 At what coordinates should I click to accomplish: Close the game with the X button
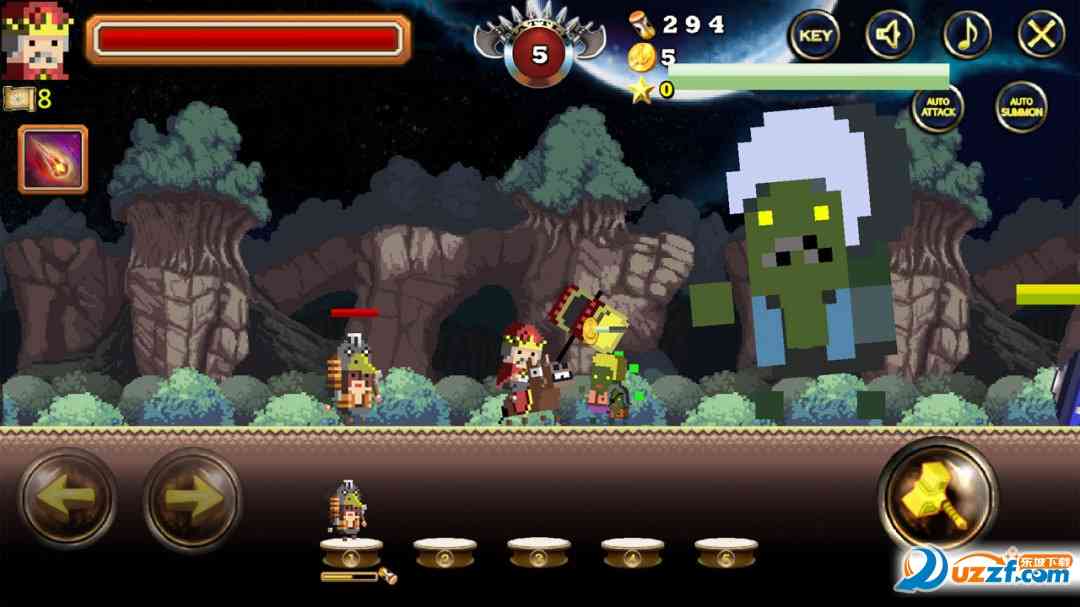(1042, 36)
